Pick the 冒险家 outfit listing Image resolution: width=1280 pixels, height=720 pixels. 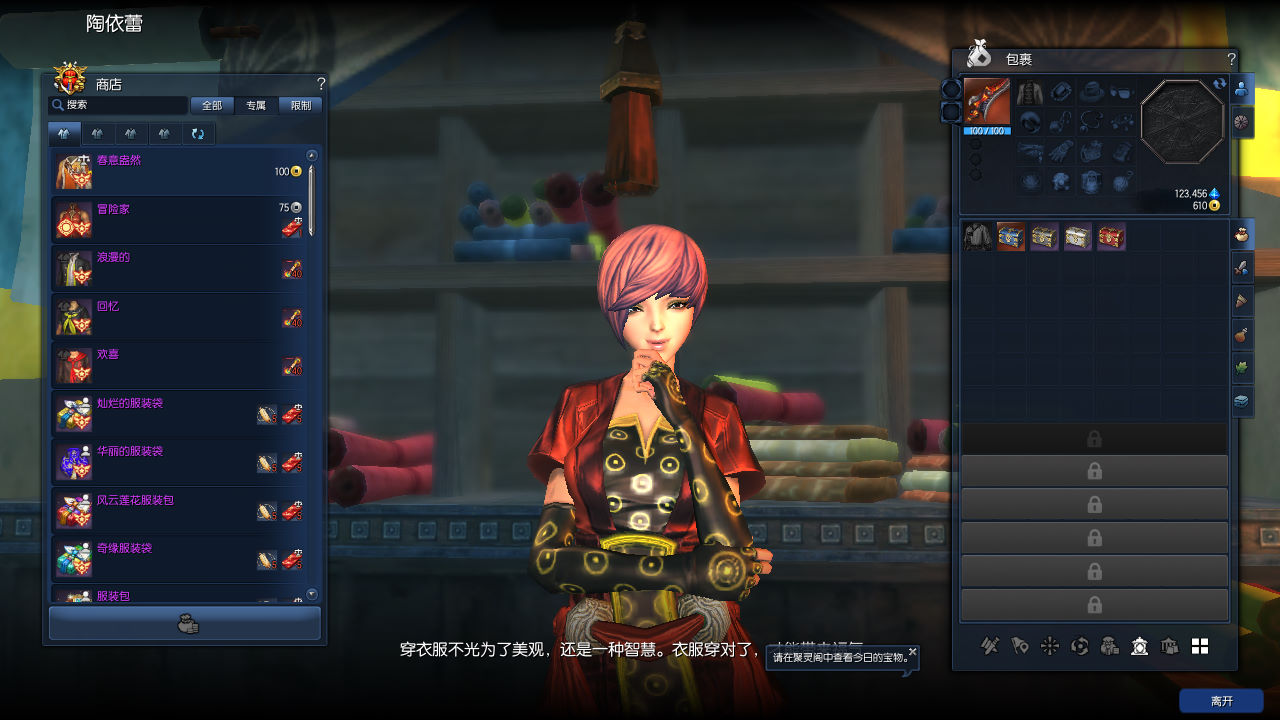(180, 220)
